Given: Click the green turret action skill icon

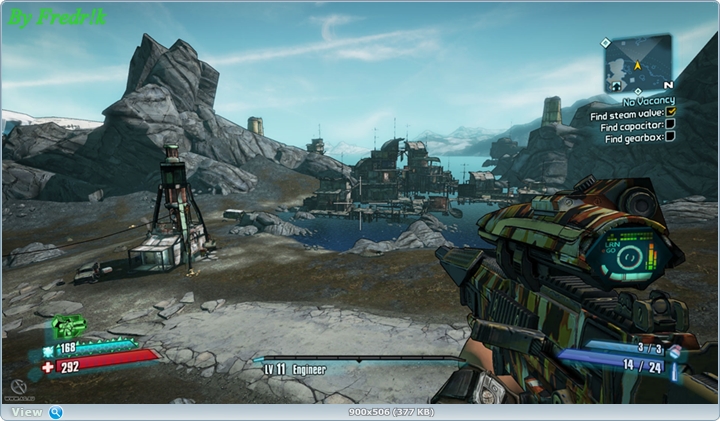Looking at the screenshot, I should (68, 326).
